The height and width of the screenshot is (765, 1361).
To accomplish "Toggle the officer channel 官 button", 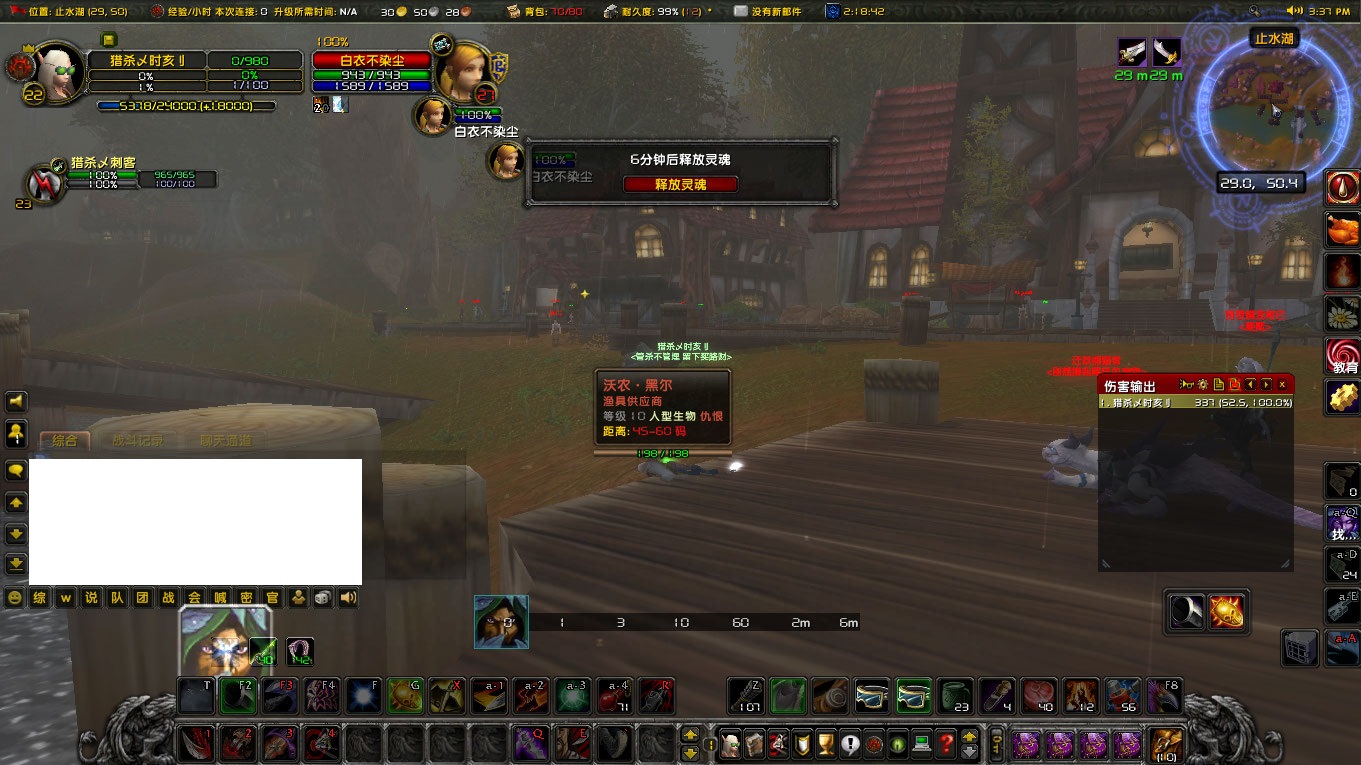I will pos(272,597).
